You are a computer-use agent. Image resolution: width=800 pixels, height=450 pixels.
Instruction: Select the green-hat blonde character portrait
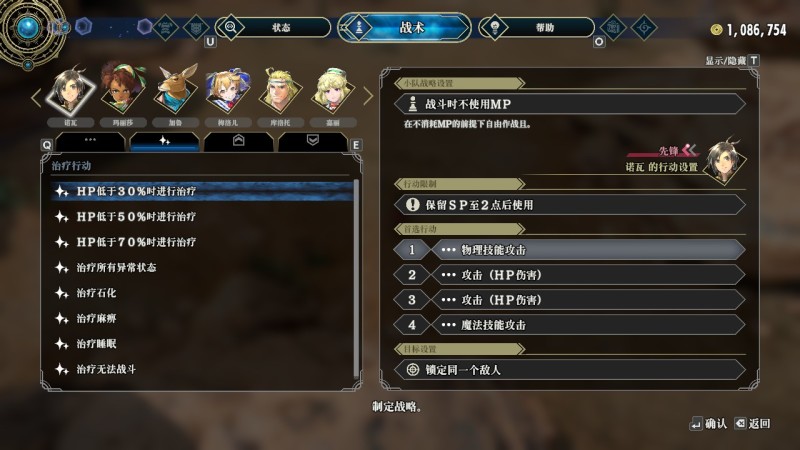333,91
